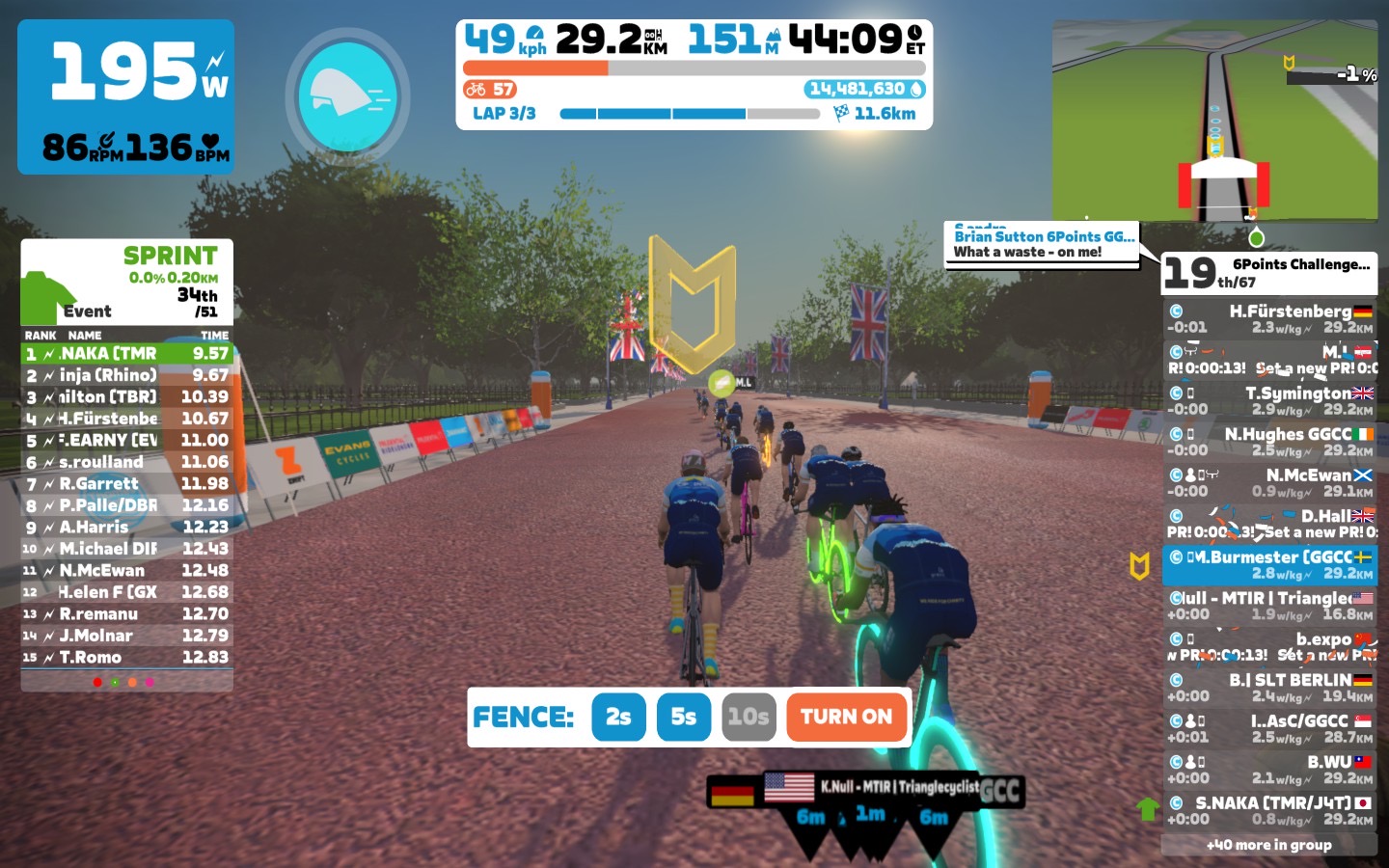The height and width of the screenshot is (868, 1389).
Task: Click the 195 watt power panel
Action: pos(125,96)
